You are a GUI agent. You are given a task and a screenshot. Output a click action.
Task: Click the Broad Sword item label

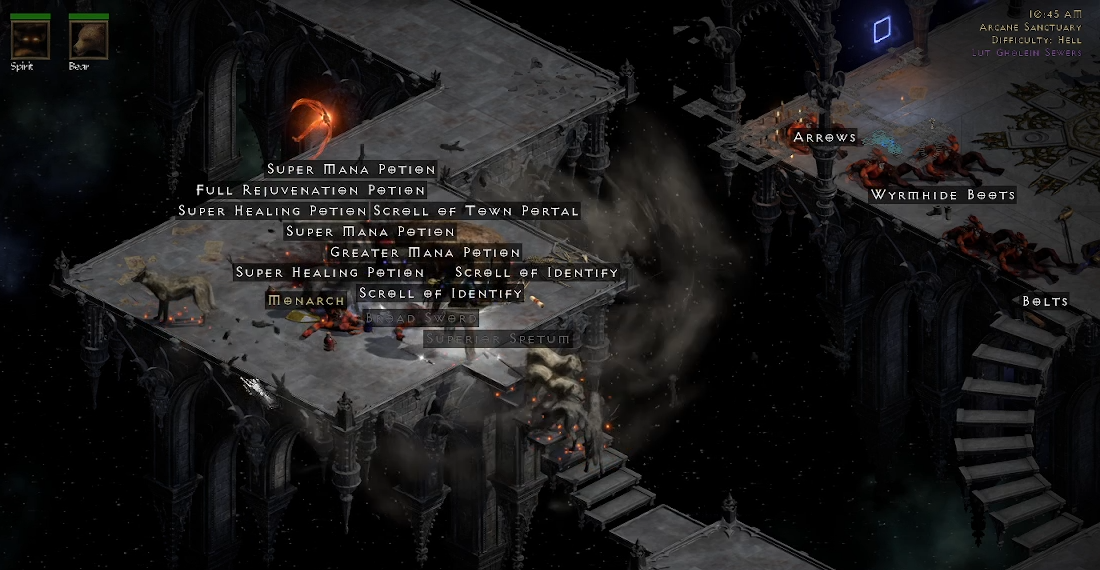pyautogui.click(x=420, y=318)
